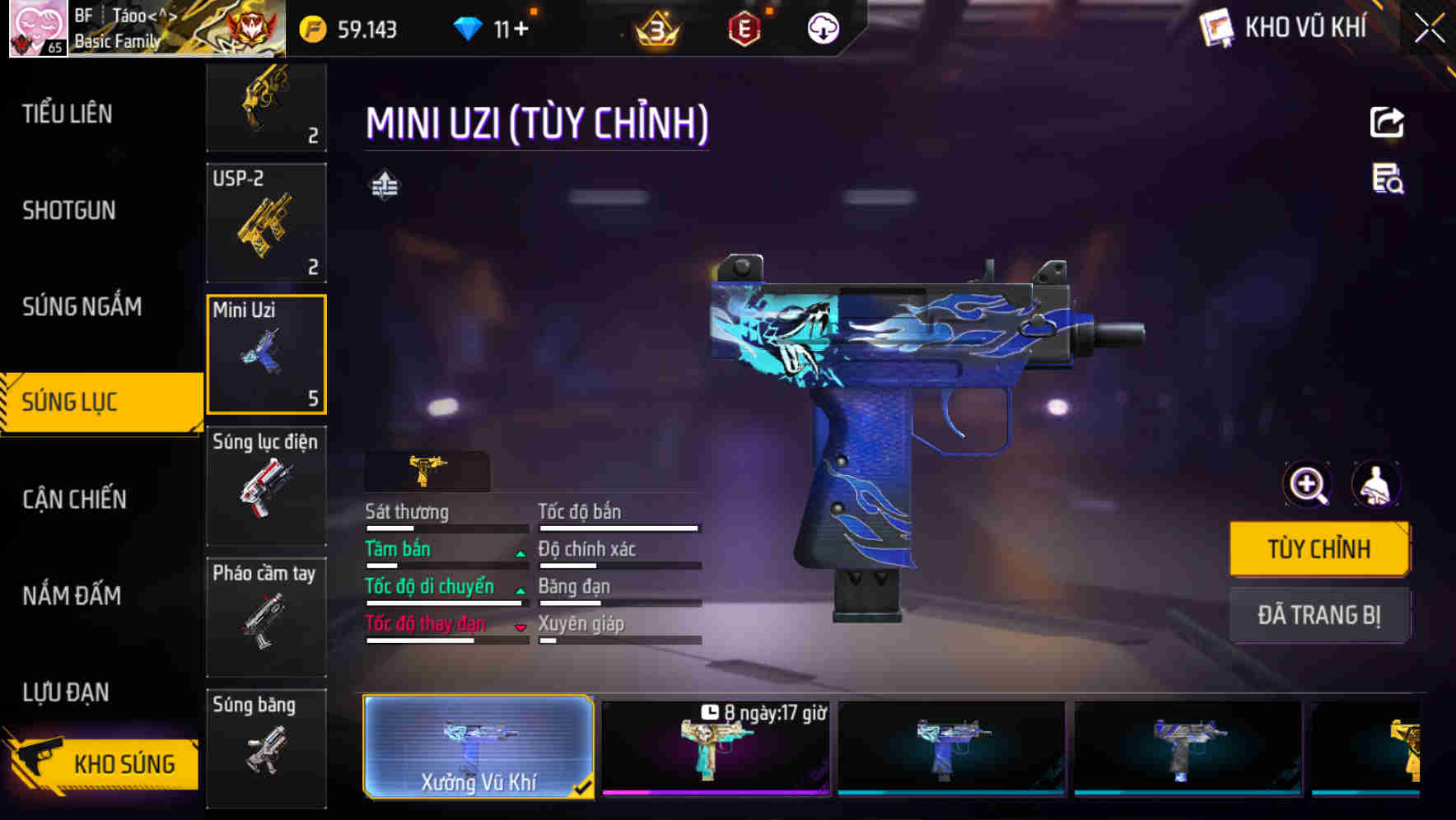Open the LỰU ĐẠN category
Viewport: 1456px width, 820px height.
click(x=66, y=692)
